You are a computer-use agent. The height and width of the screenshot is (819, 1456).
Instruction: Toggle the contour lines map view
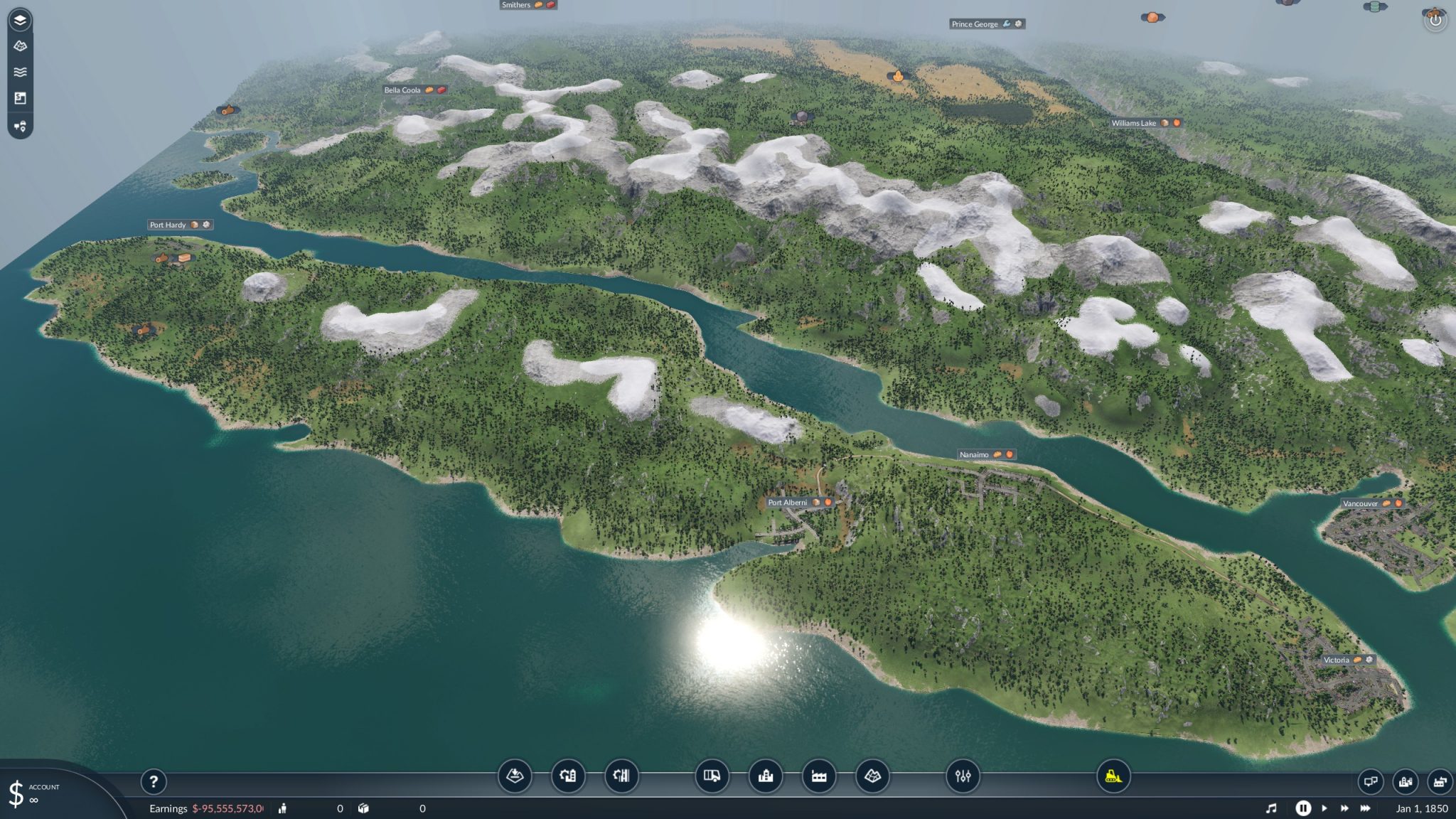click(x=20, y=46)
